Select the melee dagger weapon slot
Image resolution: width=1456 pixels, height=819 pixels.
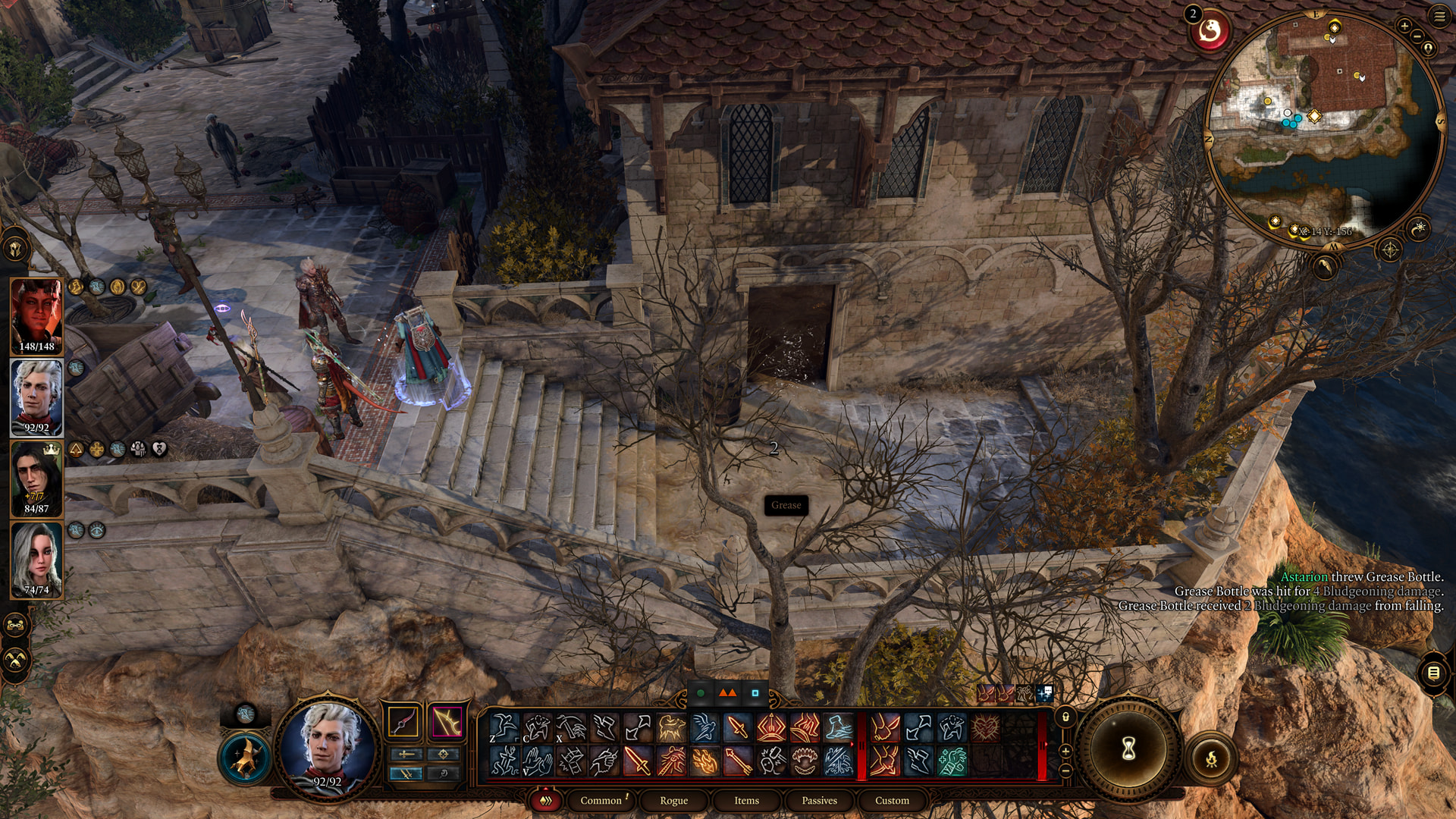tap(403, 722)
